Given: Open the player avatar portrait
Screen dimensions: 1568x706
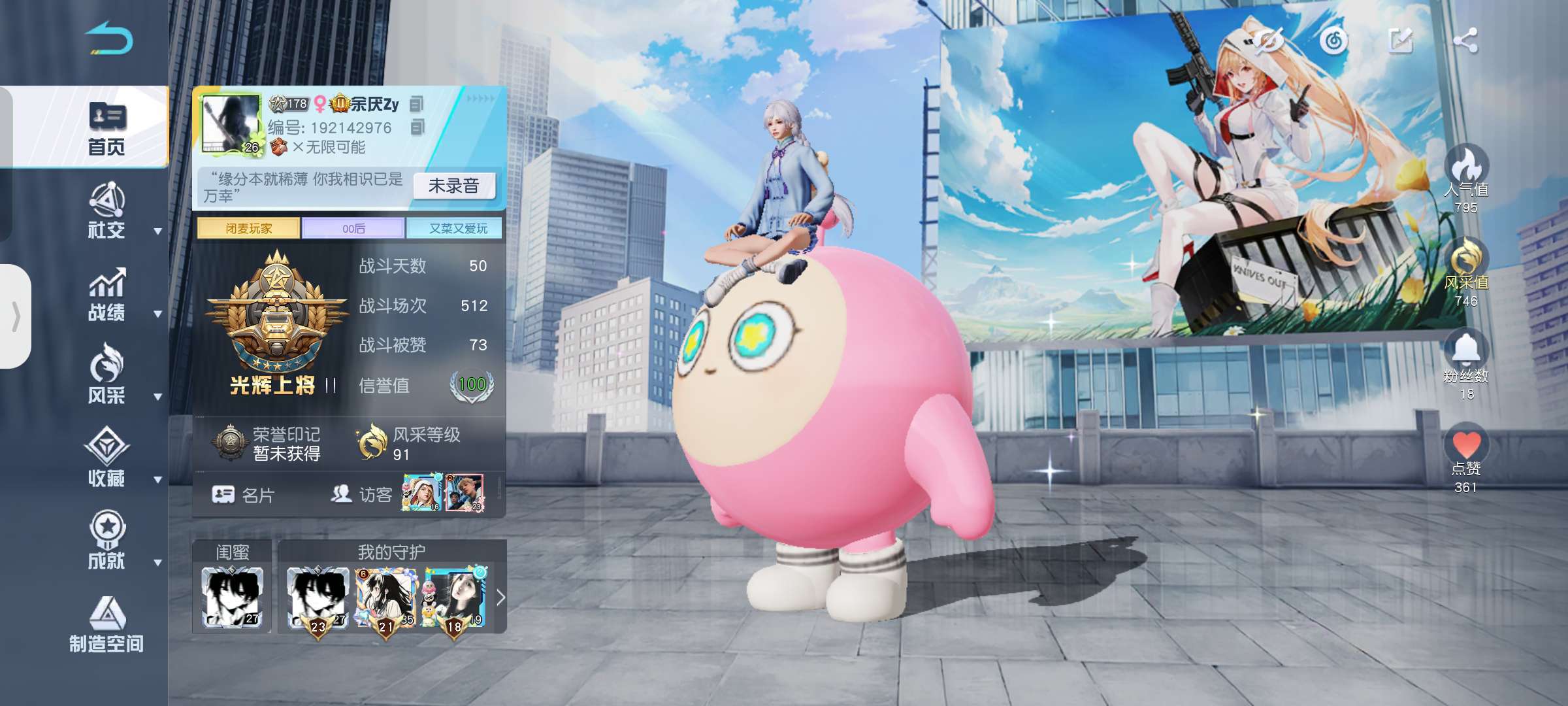Looking at the screenshot, I should (x=230, y=124).
